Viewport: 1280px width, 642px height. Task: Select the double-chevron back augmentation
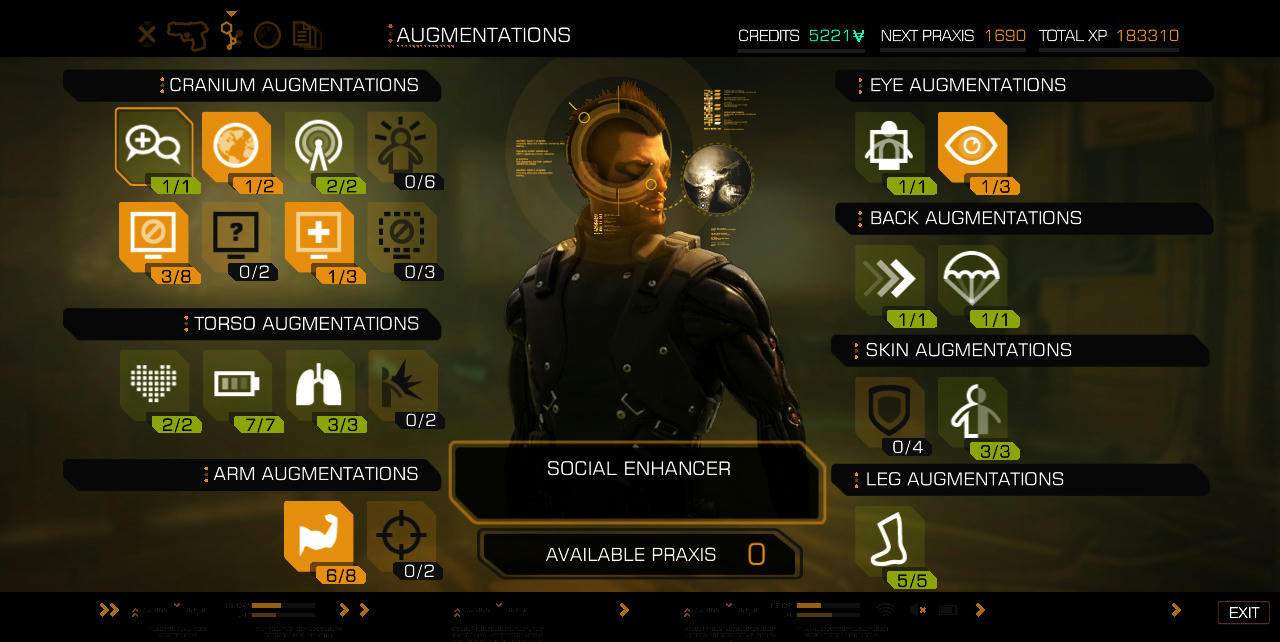(889, 280)
